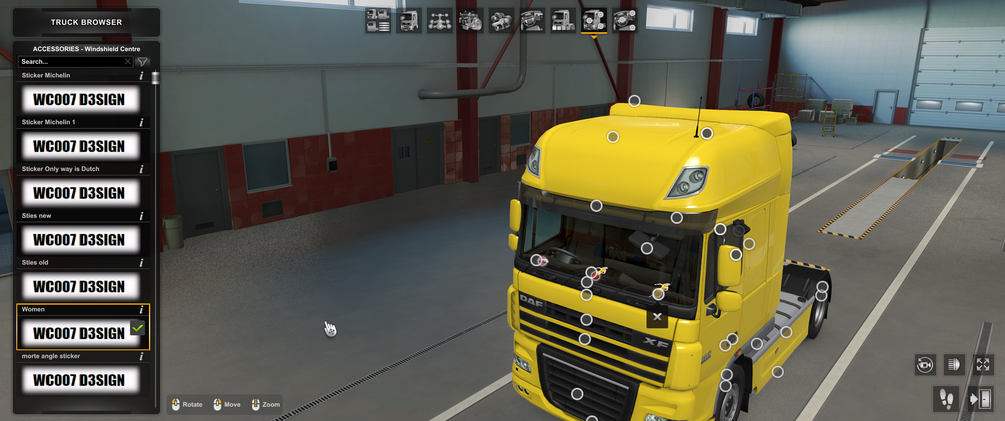
Task: Choose the morte angle sticker accessory
Action: click(x=79, y=380)
